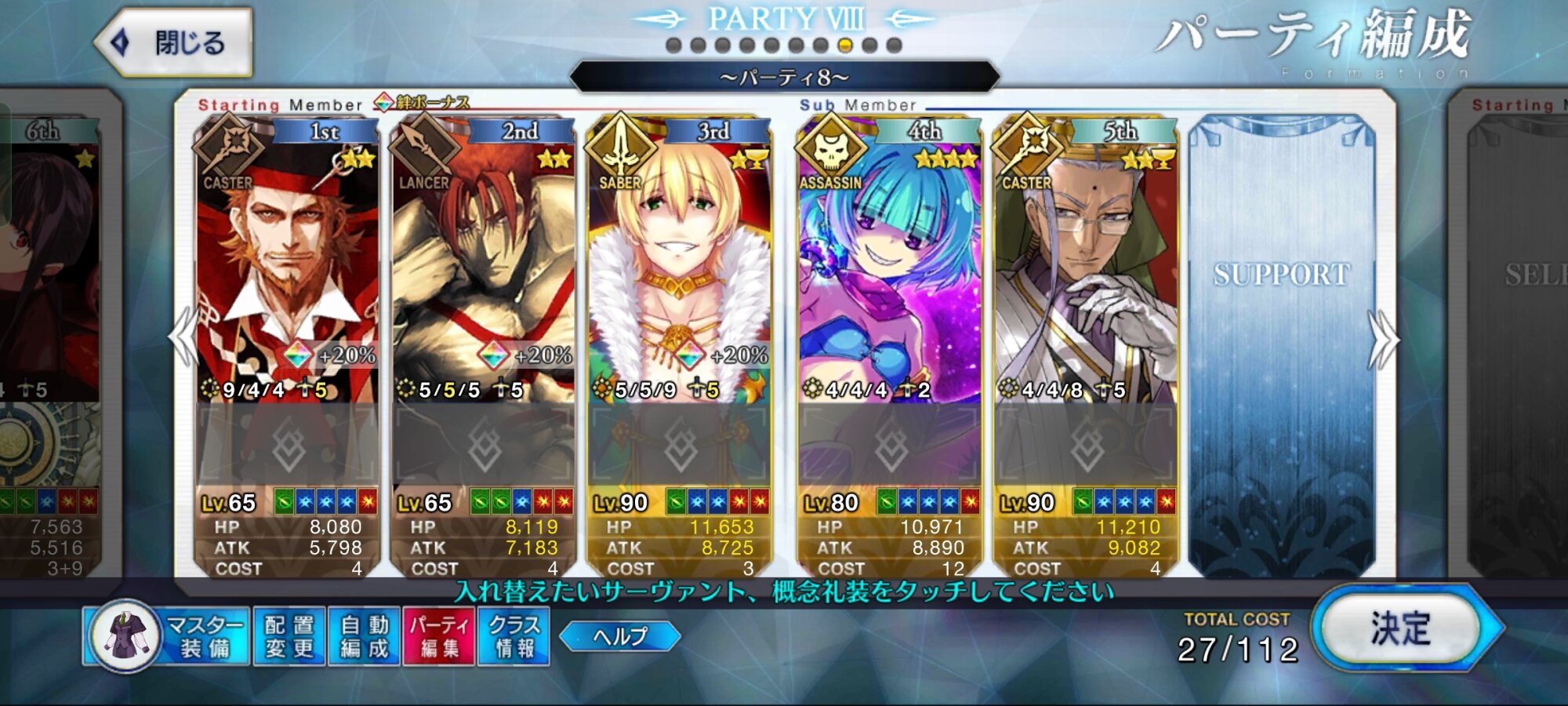The image size is (1568, 706).
Task: Select the 4th slot Assassin servant card
Action: click(889, 267)
